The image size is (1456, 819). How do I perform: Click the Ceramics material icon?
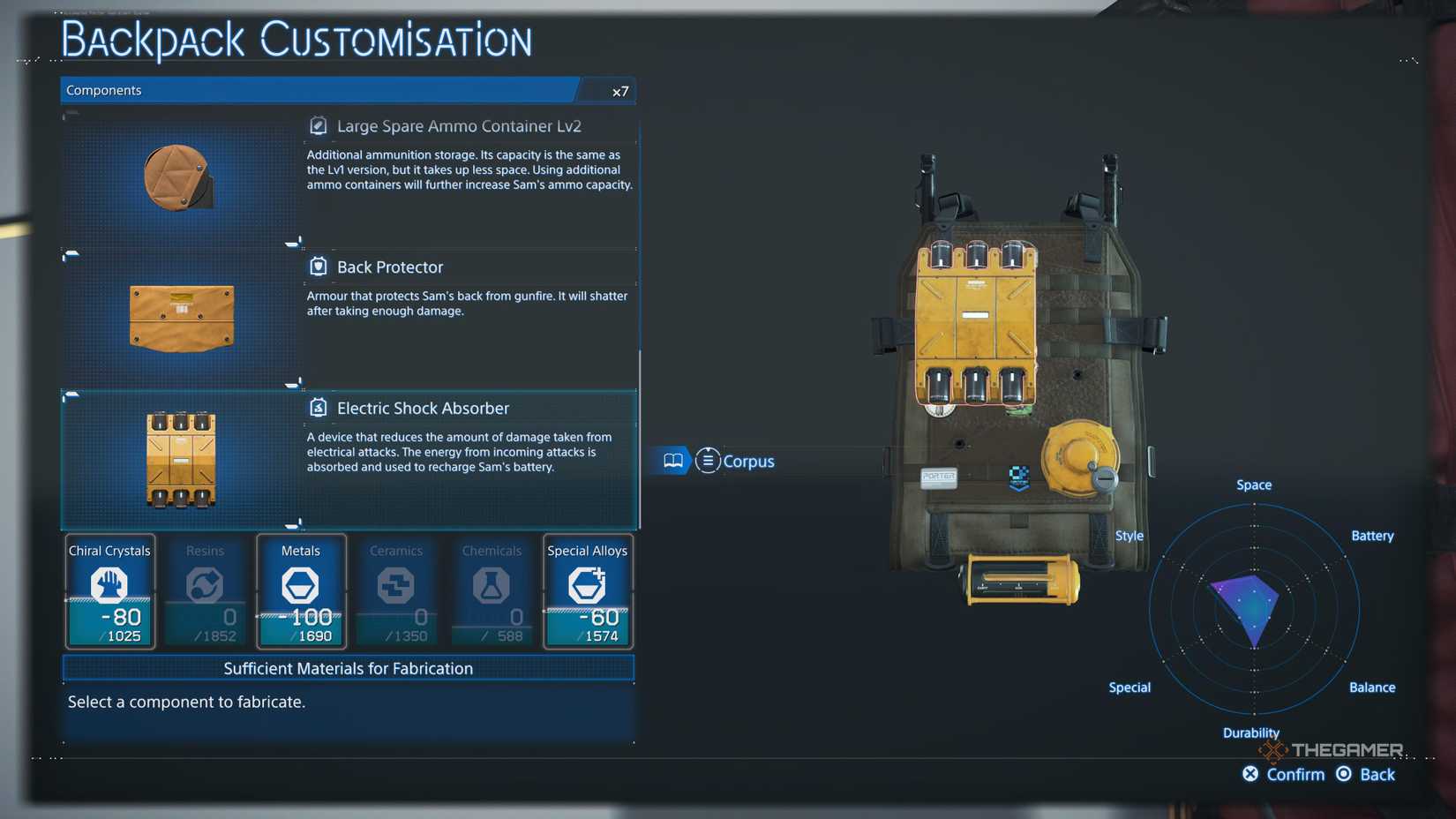tap(395, 584)
